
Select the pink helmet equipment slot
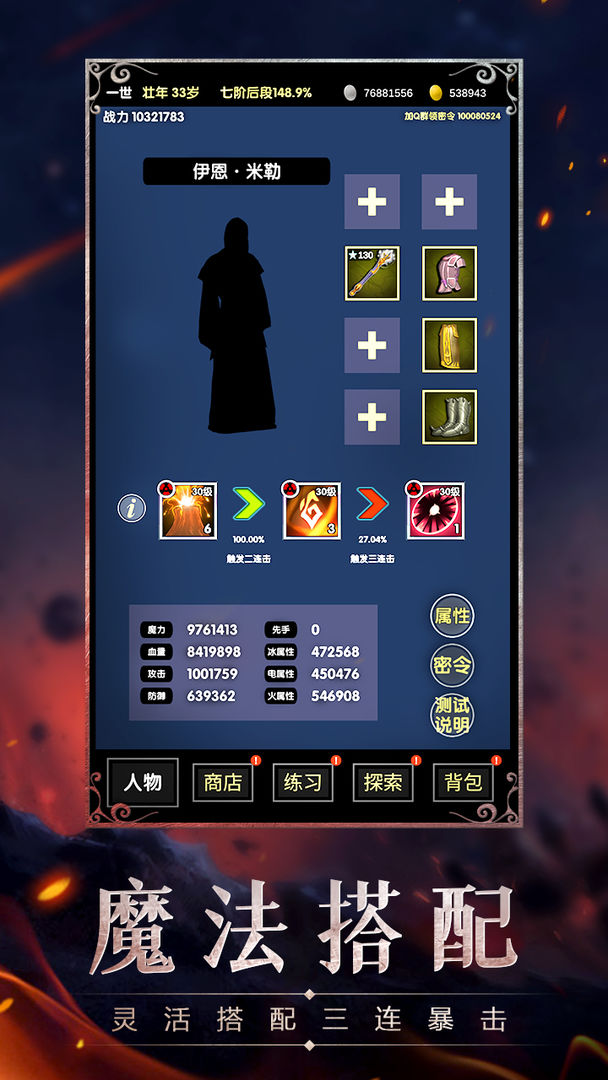(449, 274)
